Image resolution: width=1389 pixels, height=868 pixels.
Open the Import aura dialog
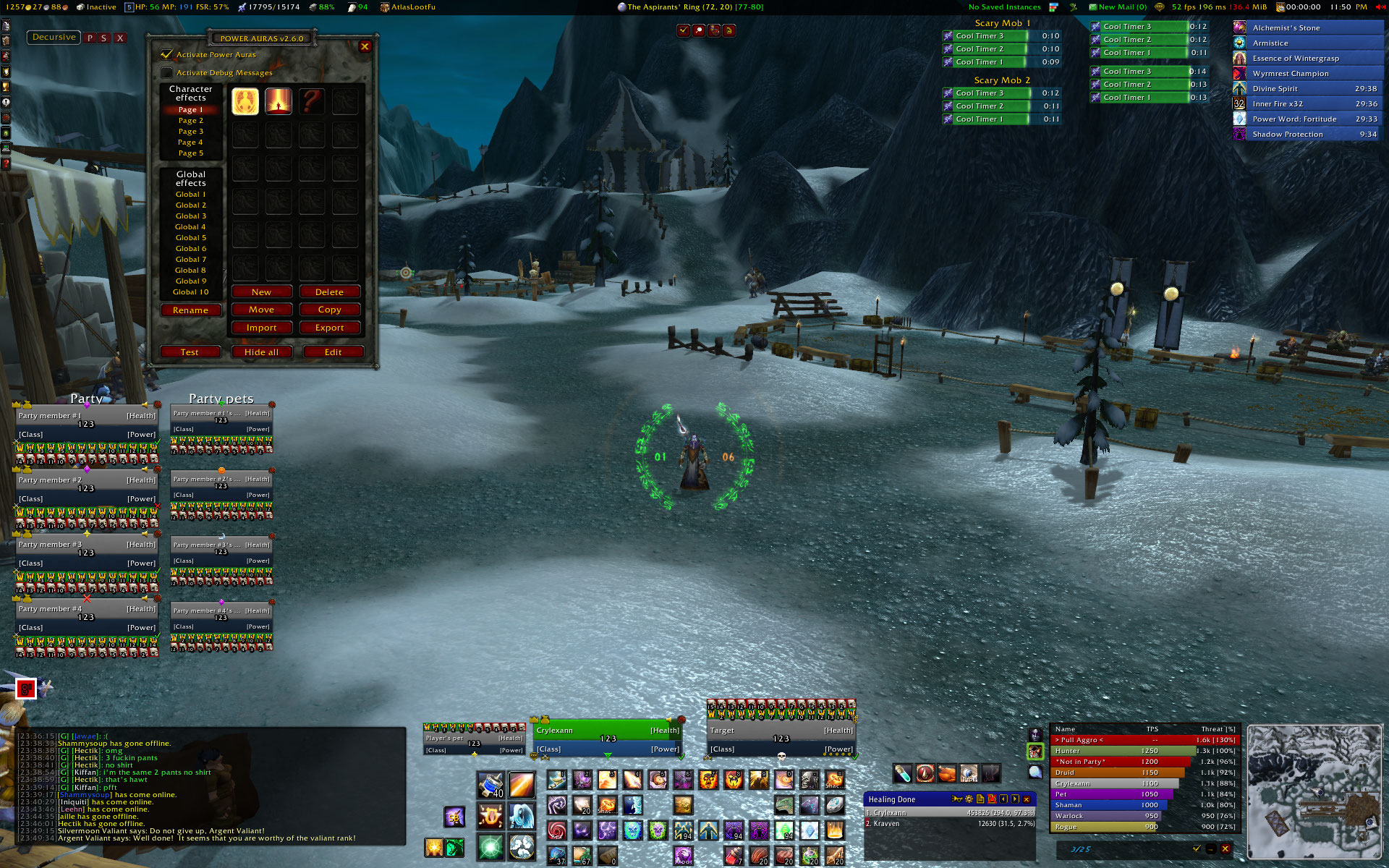pyautogui.click(x=261, y=328)
